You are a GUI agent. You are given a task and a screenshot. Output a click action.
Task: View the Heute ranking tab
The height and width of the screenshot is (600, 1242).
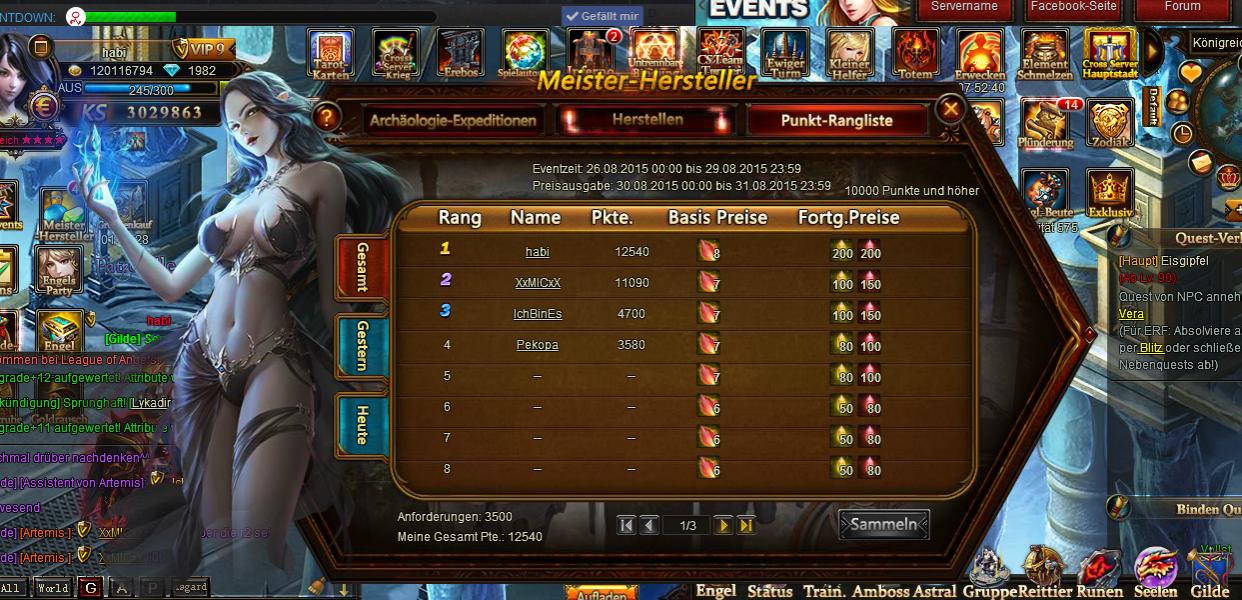click(361, 424)
